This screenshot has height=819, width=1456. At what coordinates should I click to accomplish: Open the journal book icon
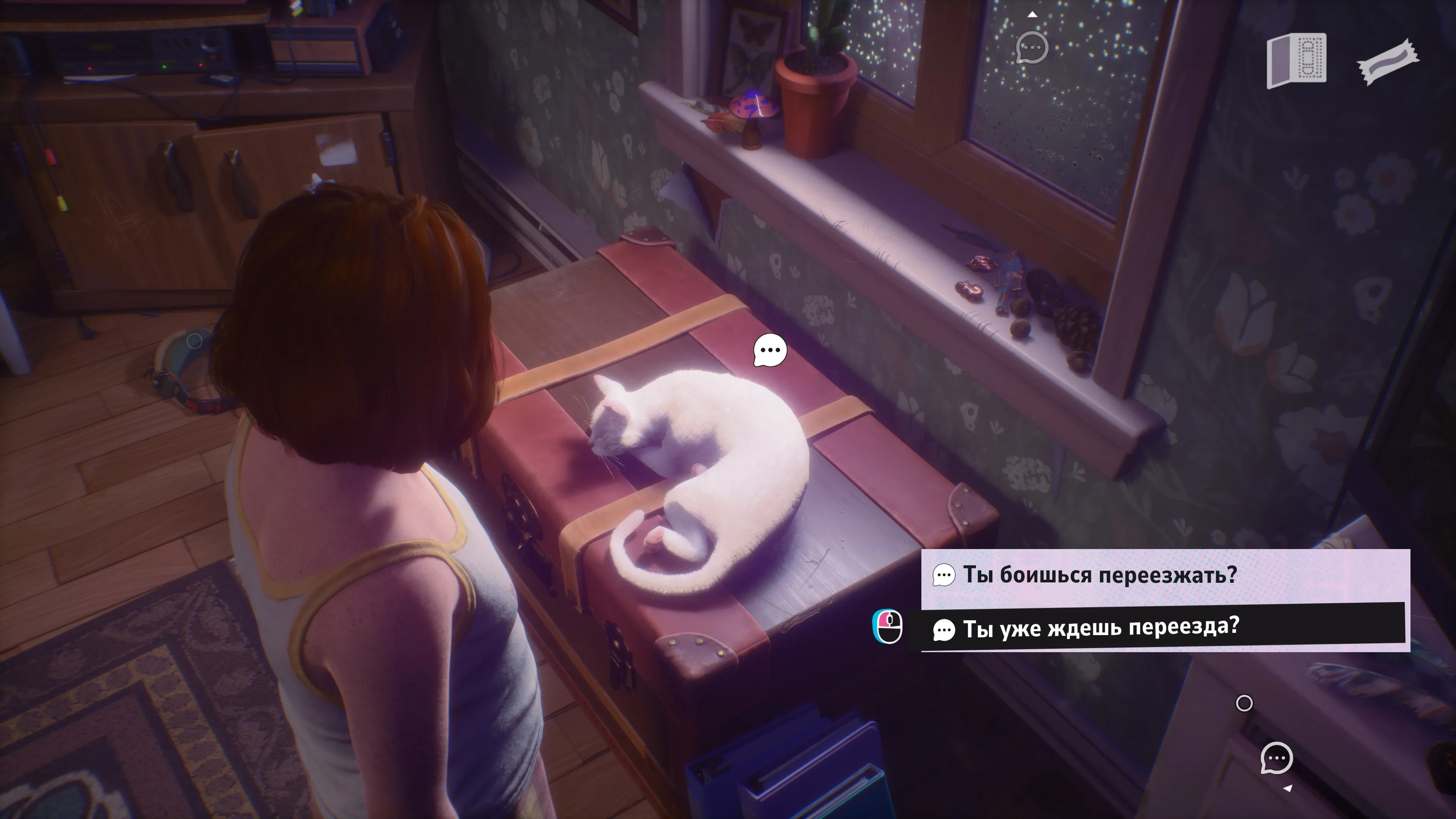click(x=1296, y=61)
